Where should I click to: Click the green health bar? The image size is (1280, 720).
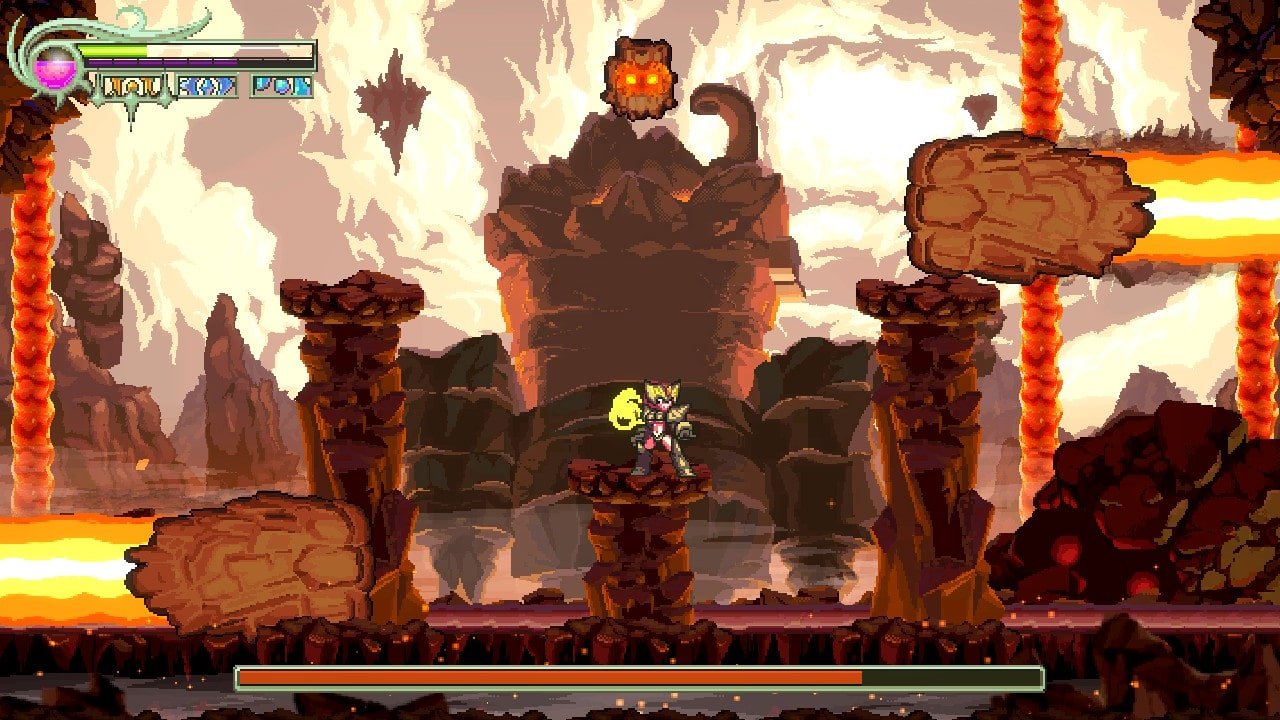click(110, 49)
